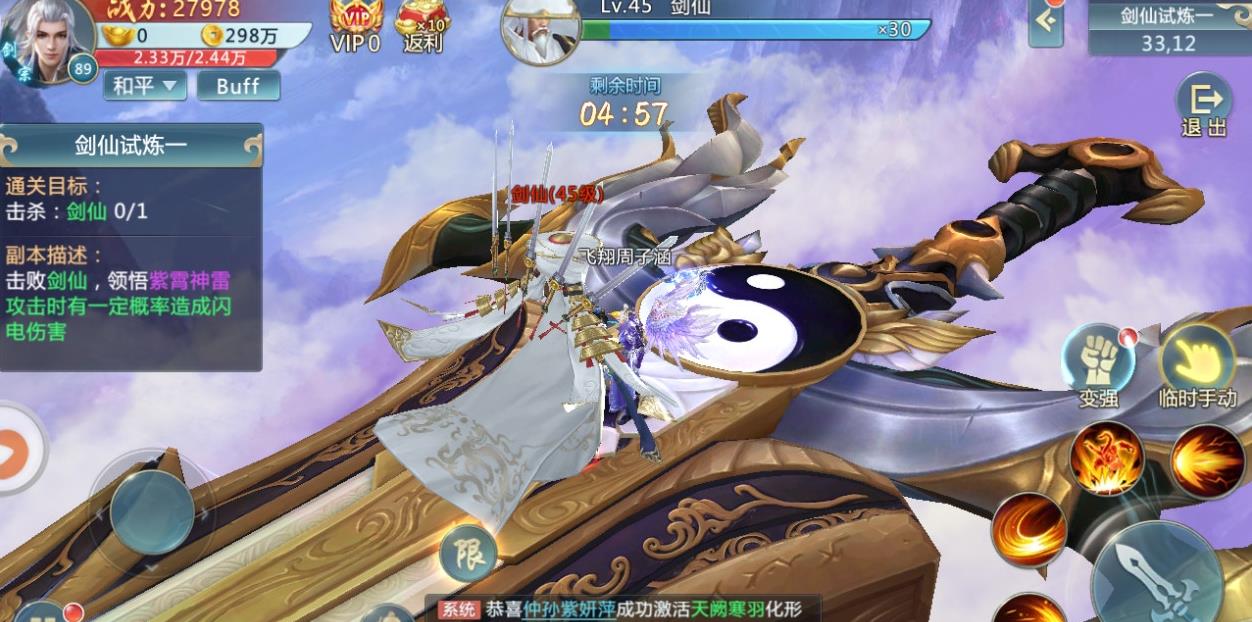Viewport: 1252px width, 622px height.
Task: Show the Buff list
Action: coord(238,86)
